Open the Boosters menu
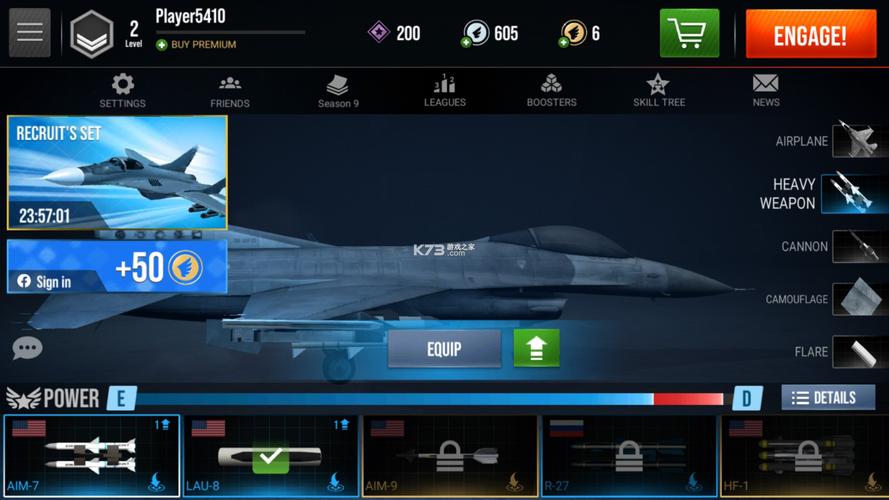Screen dimensions: 889x500 click(551, 90)
